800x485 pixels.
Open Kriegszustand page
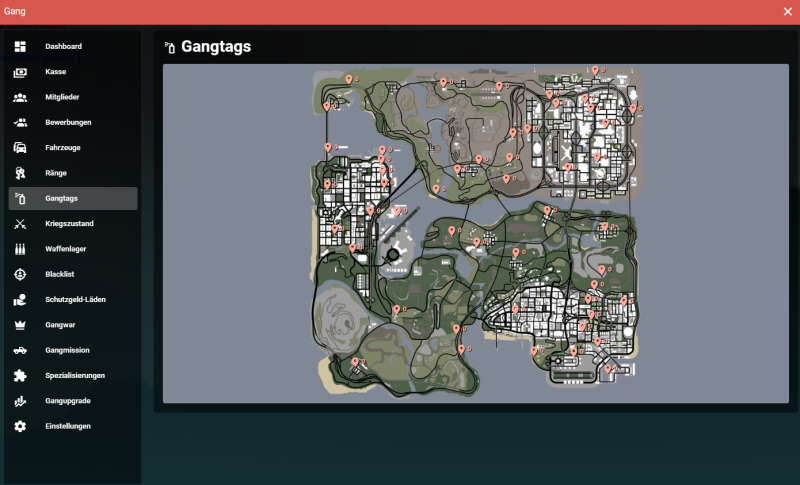[69, 224]
